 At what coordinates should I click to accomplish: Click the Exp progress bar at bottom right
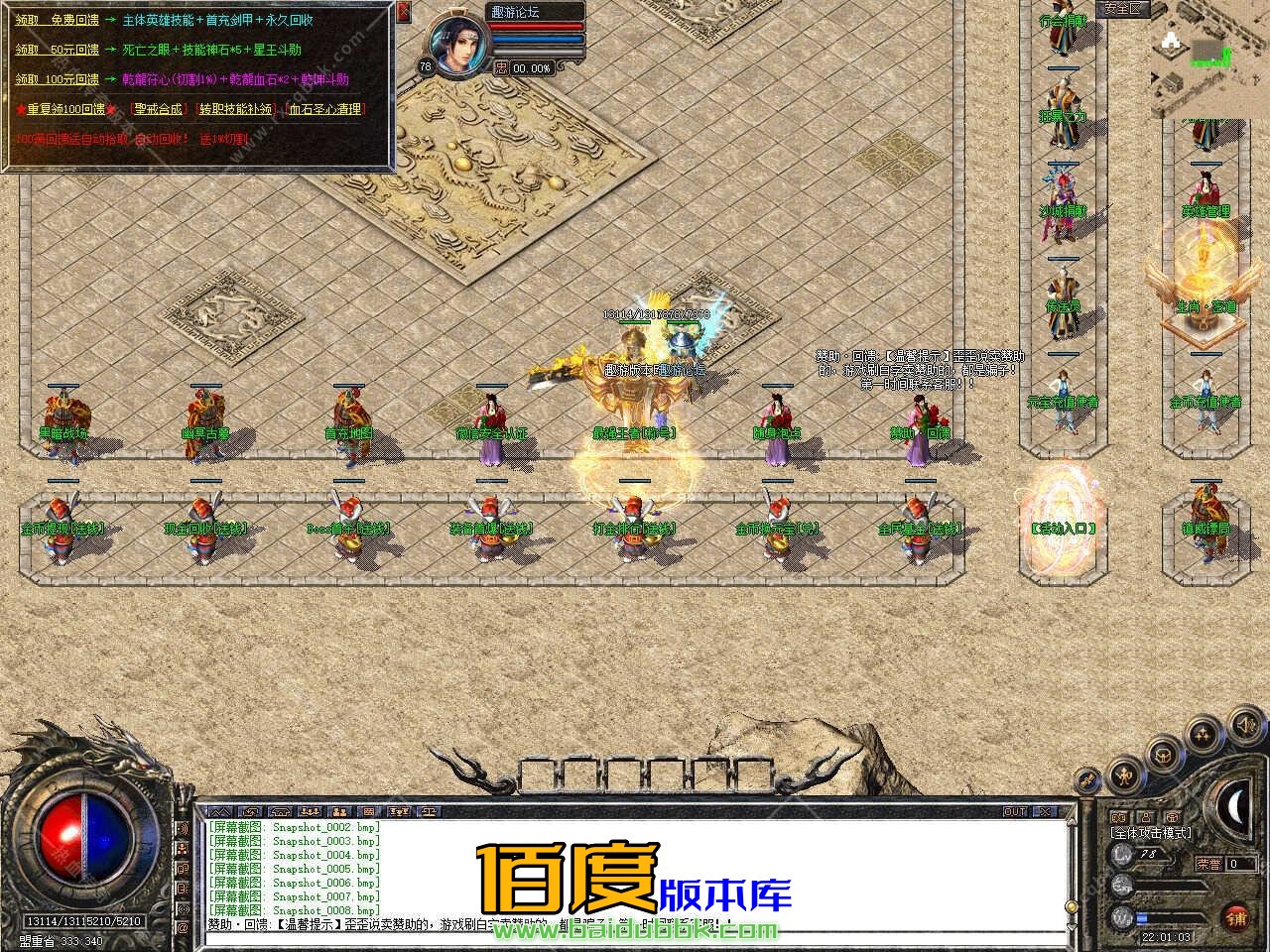pos(1171,885)
